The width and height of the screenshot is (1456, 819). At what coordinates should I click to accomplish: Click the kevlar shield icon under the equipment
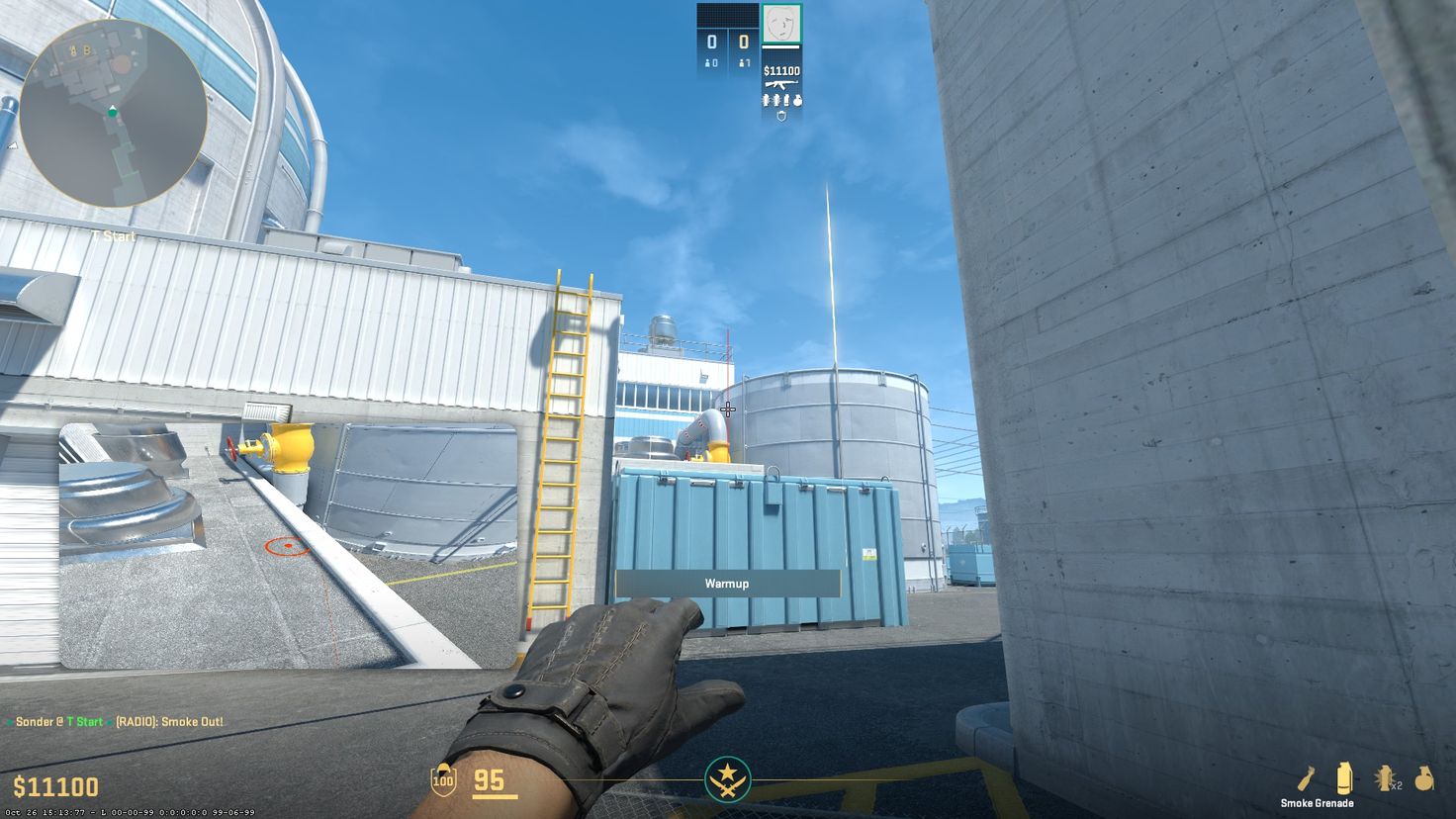click(781, 116)
